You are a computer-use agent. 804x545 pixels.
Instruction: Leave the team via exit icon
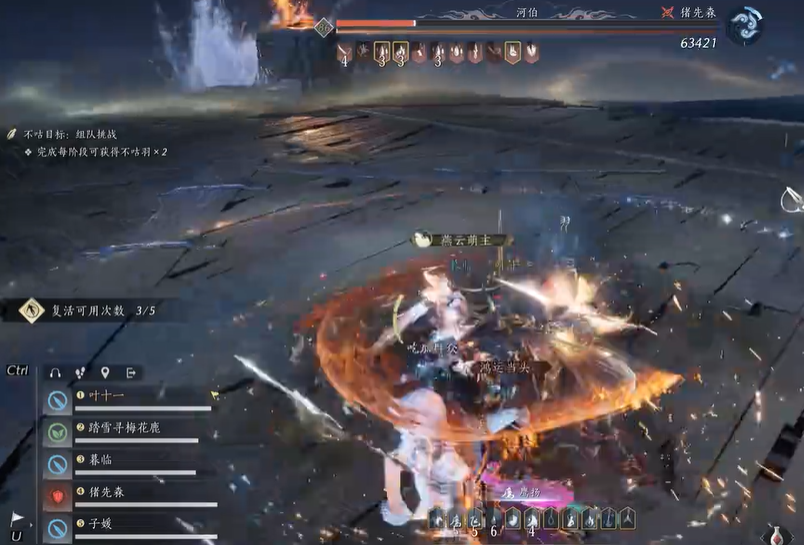[x=131, y=373]
